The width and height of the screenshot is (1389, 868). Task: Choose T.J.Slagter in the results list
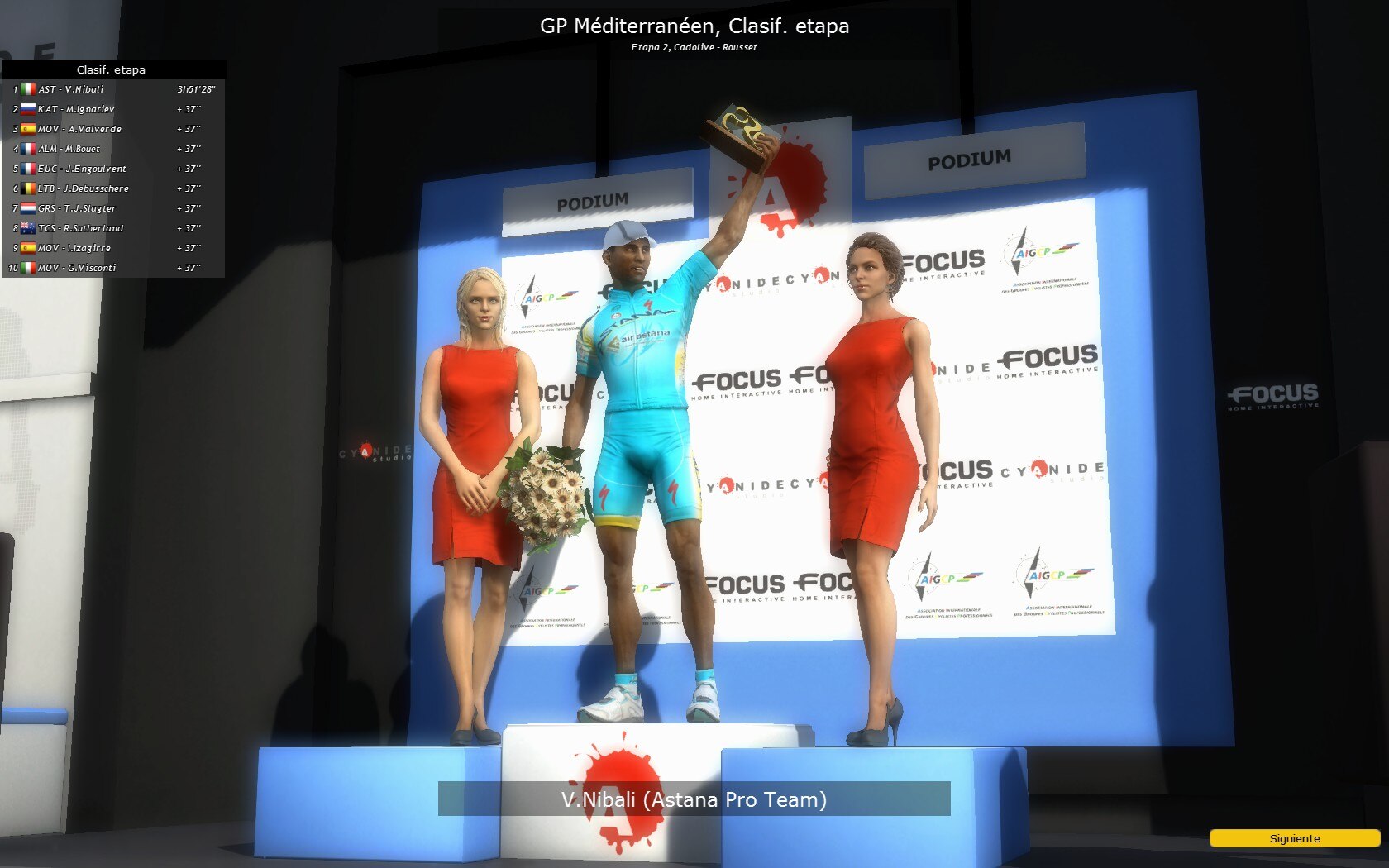tap(113, 208)
